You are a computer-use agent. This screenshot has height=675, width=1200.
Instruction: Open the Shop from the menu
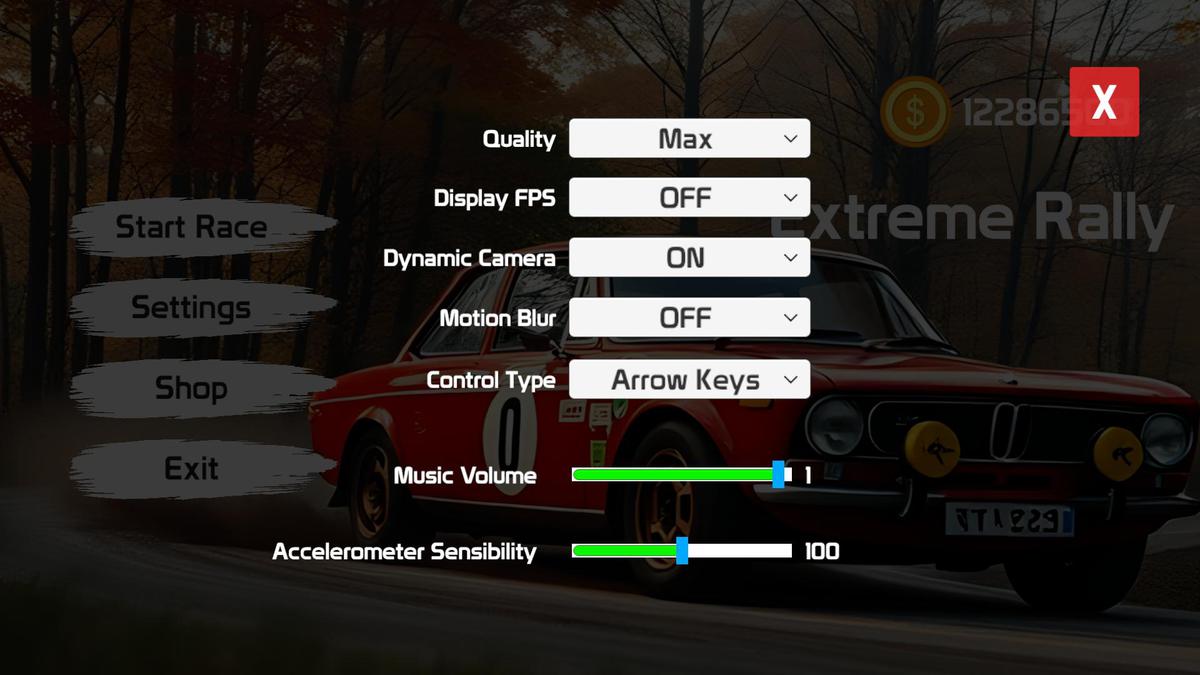click(x=192, y=388)
